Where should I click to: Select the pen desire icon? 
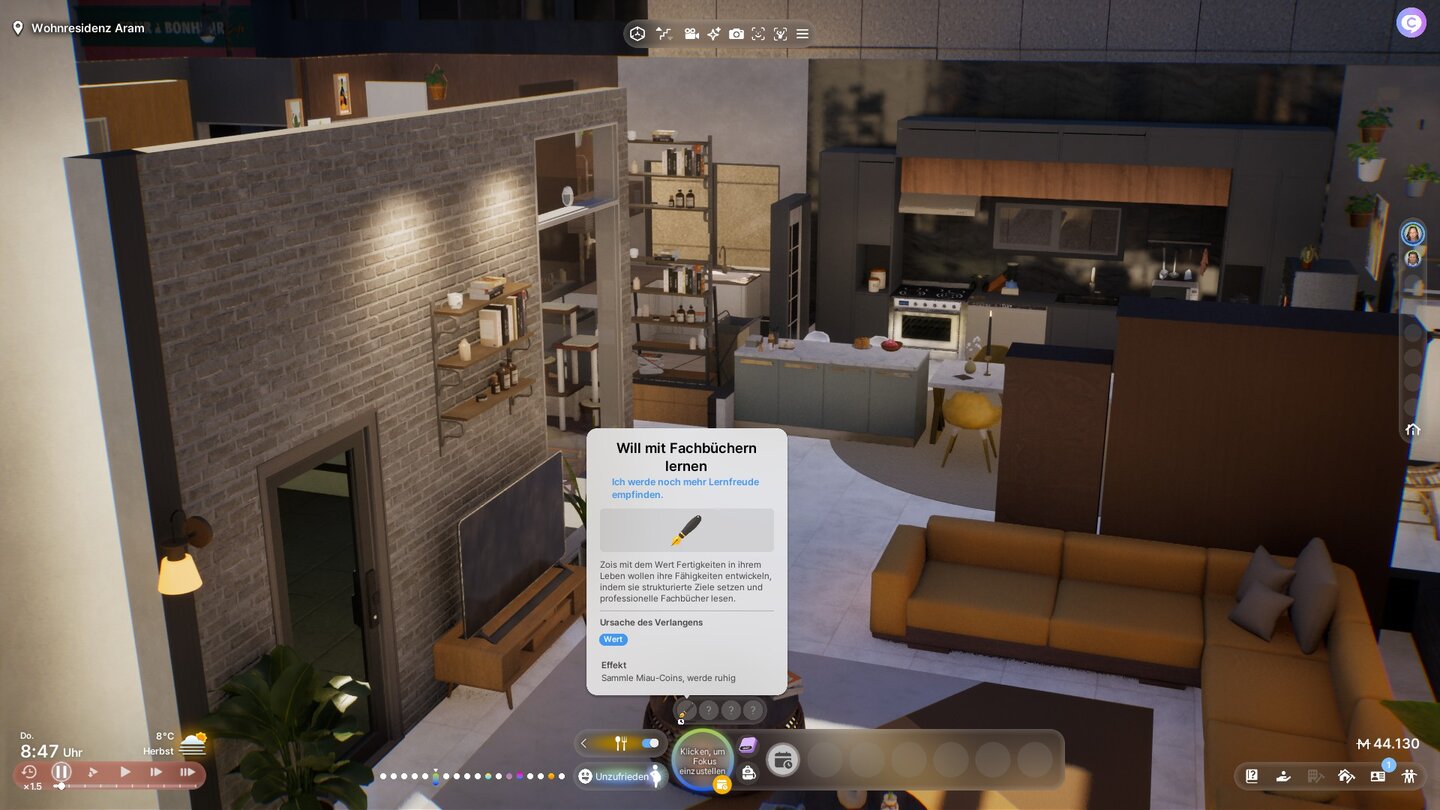coord(685,711)
